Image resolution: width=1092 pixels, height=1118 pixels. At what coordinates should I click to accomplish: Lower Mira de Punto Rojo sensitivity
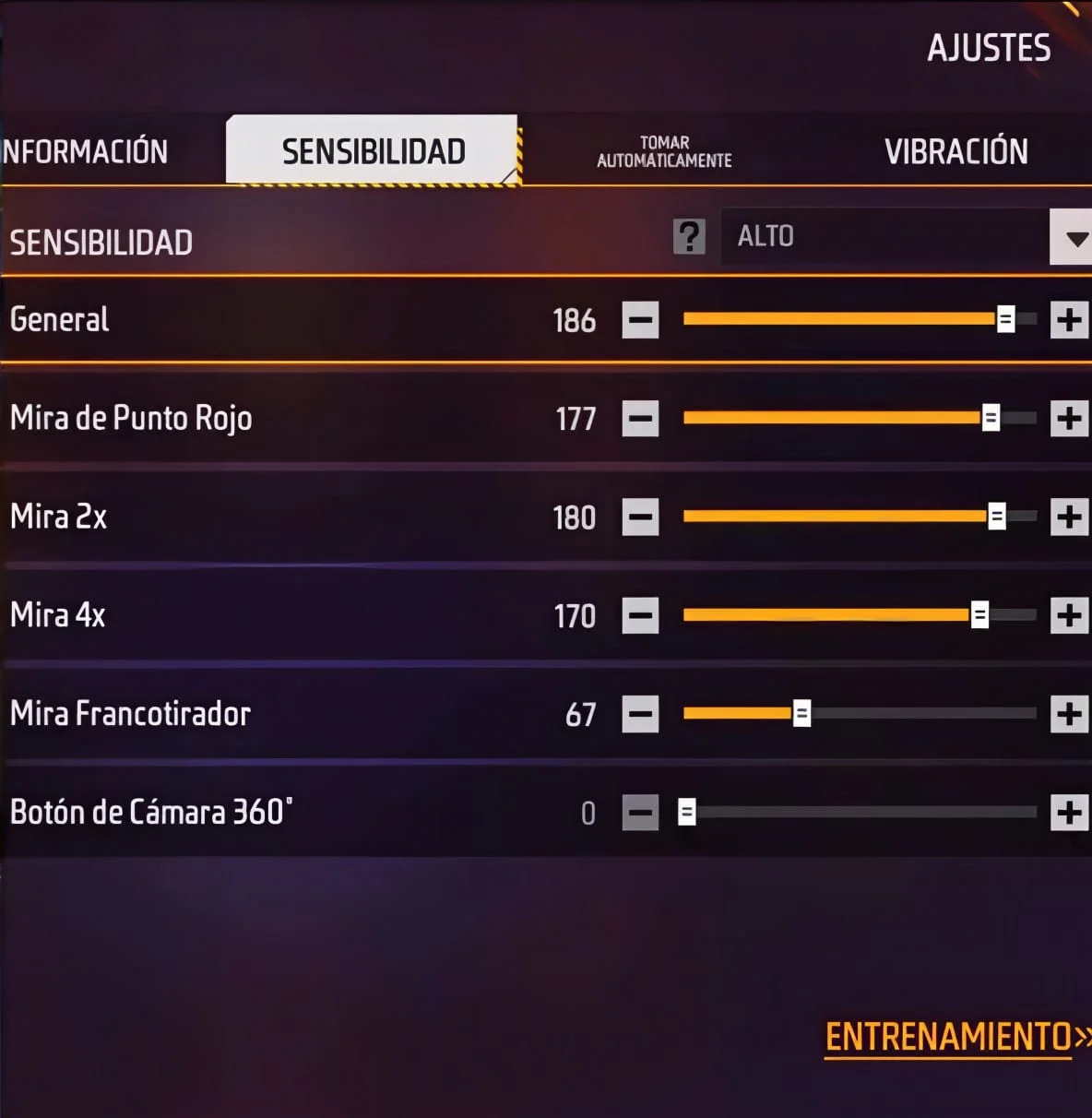point(640,419)
